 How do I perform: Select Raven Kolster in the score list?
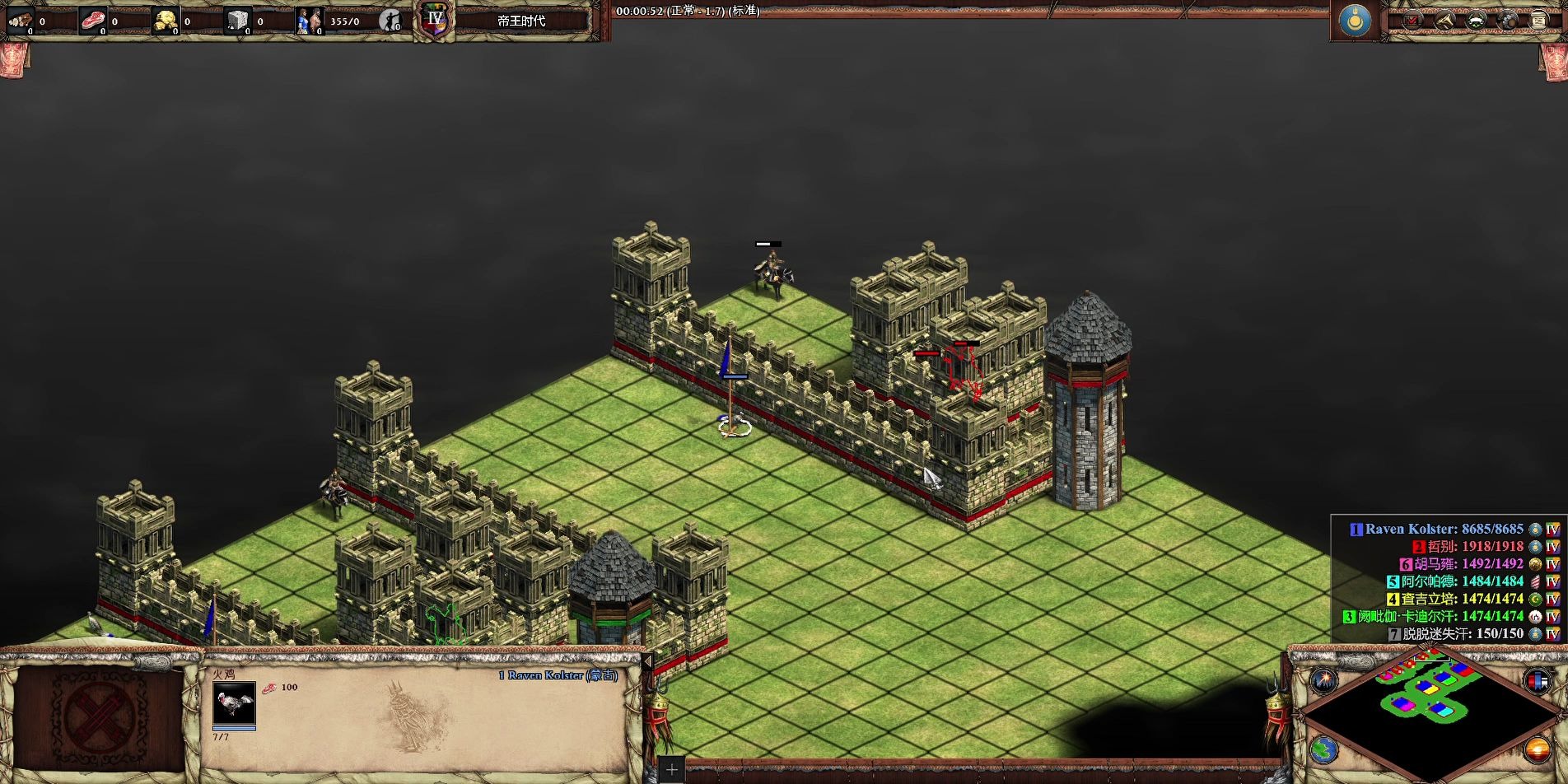pyautogui.click(x=1435, y=529)
